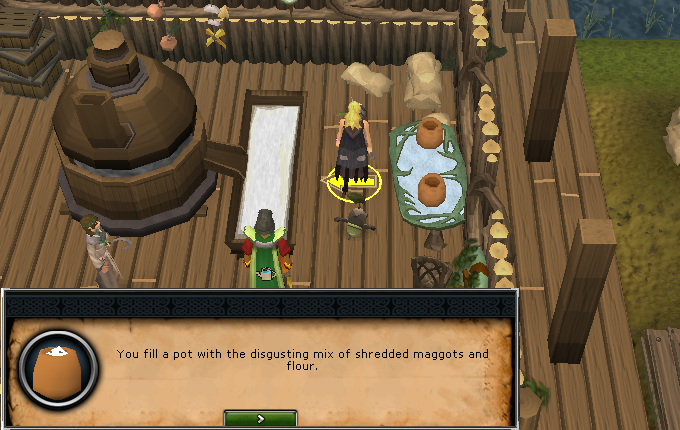
Task: Continue the dialogue with the green arrow button
Action: point(260,418)
